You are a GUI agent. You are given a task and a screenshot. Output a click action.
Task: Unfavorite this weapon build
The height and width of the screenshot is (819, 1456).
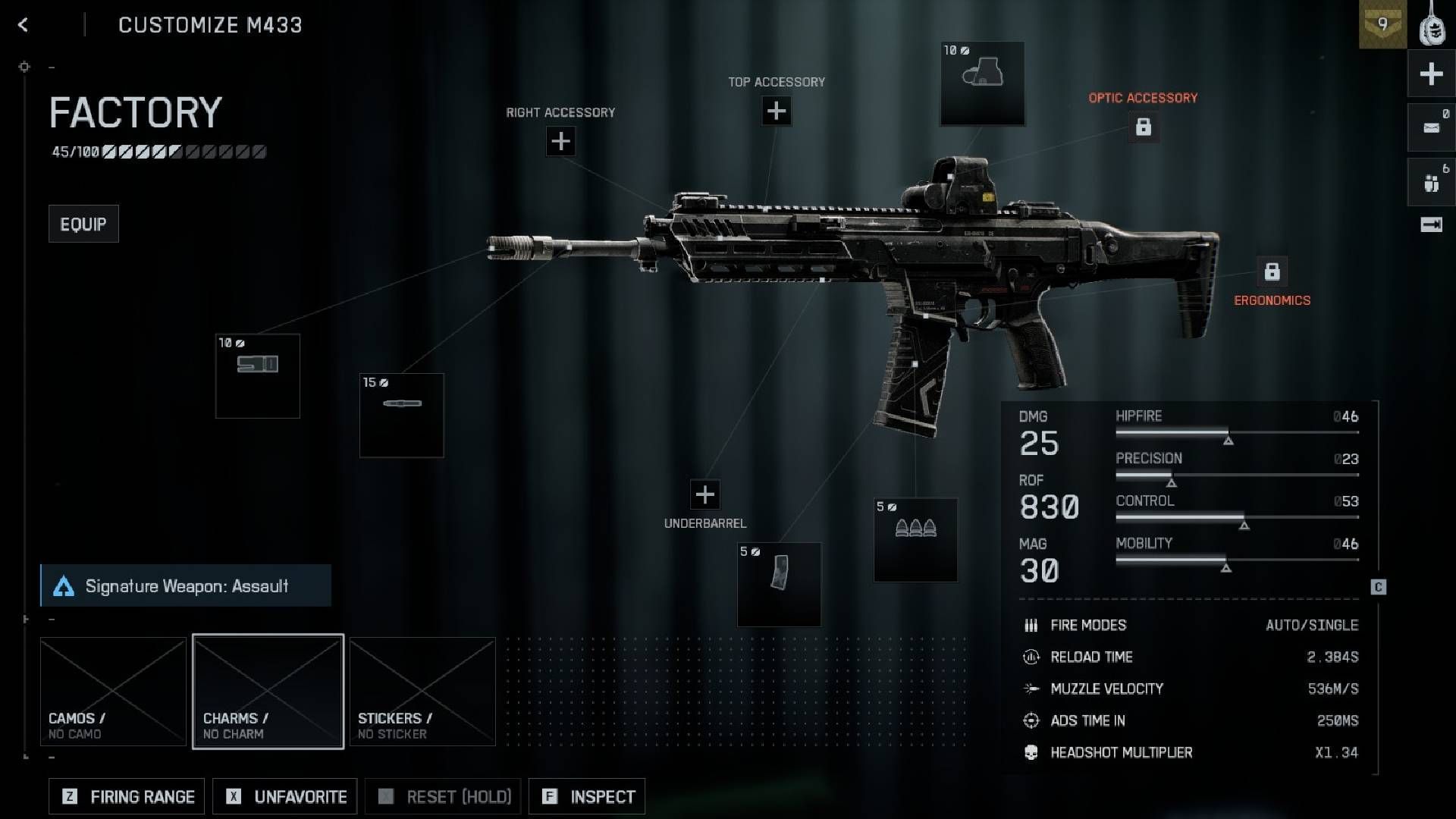284,796
